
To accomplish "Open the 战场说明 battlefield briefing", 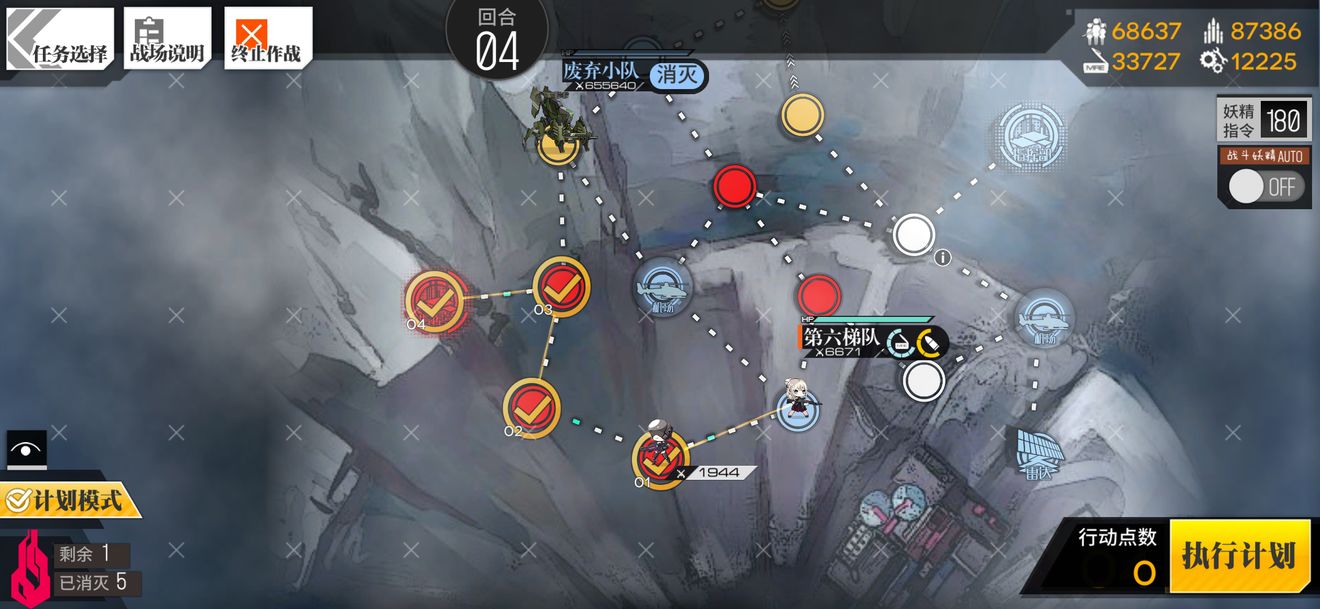I will click(167, 40).
